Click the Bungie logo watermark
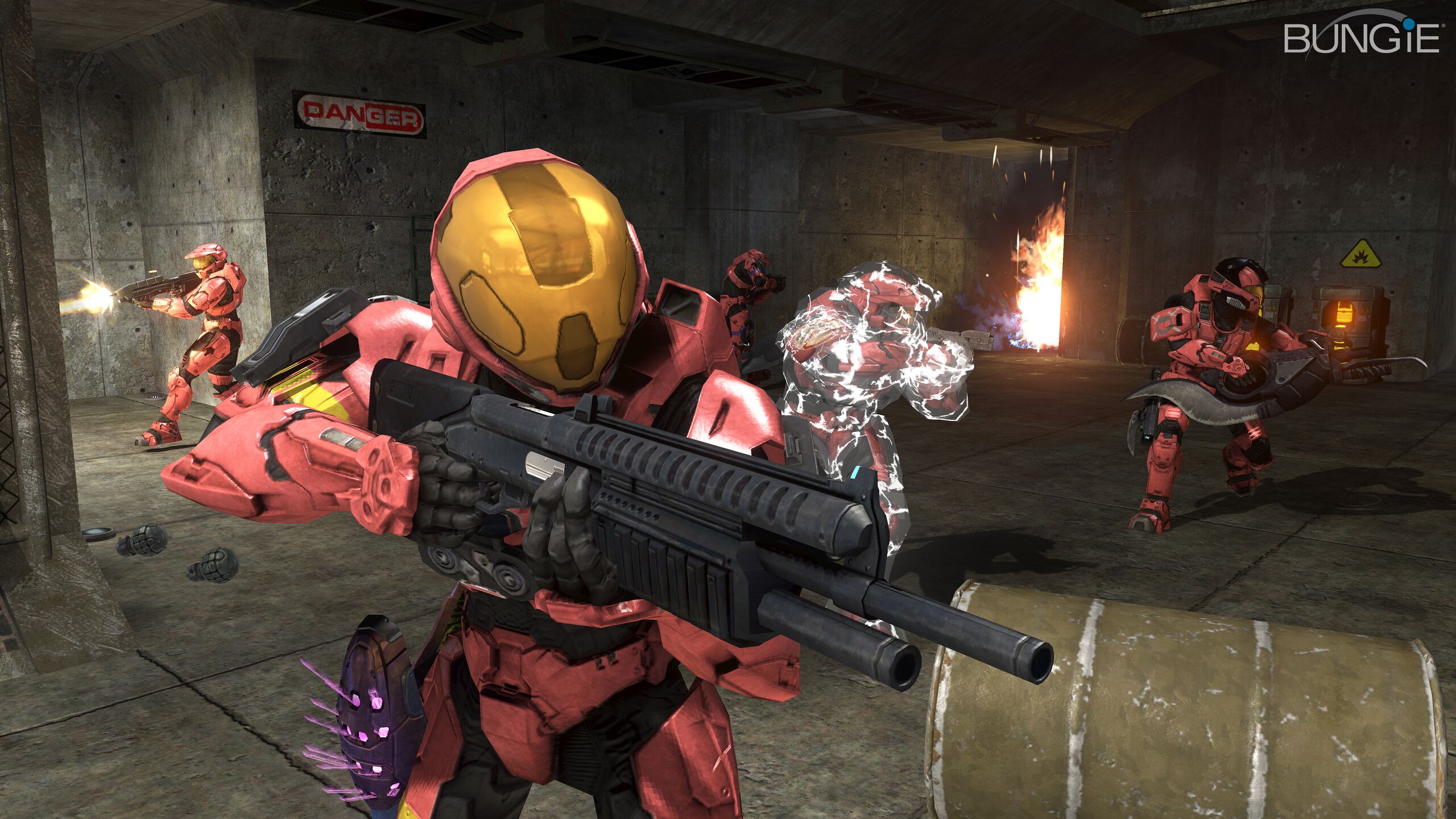This screenshot has width=1456, height=819. (x=1360, y=38)
